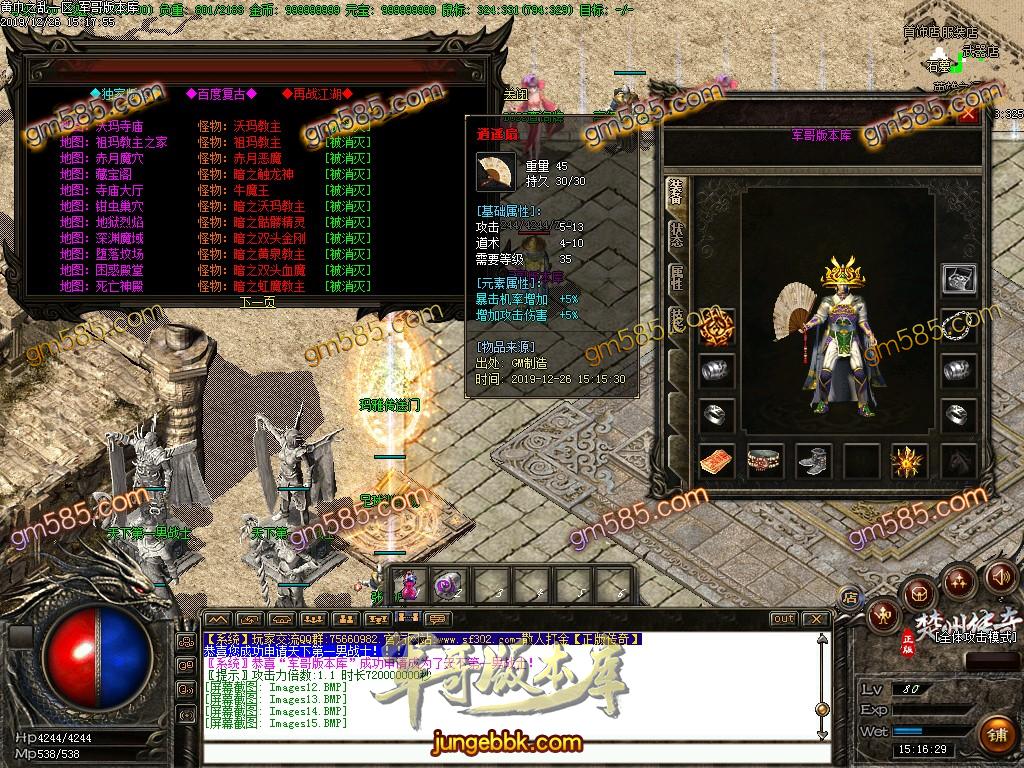Click the golden sun gem slot
This screenshot has height=768, width=1024.
pos(909,461)
